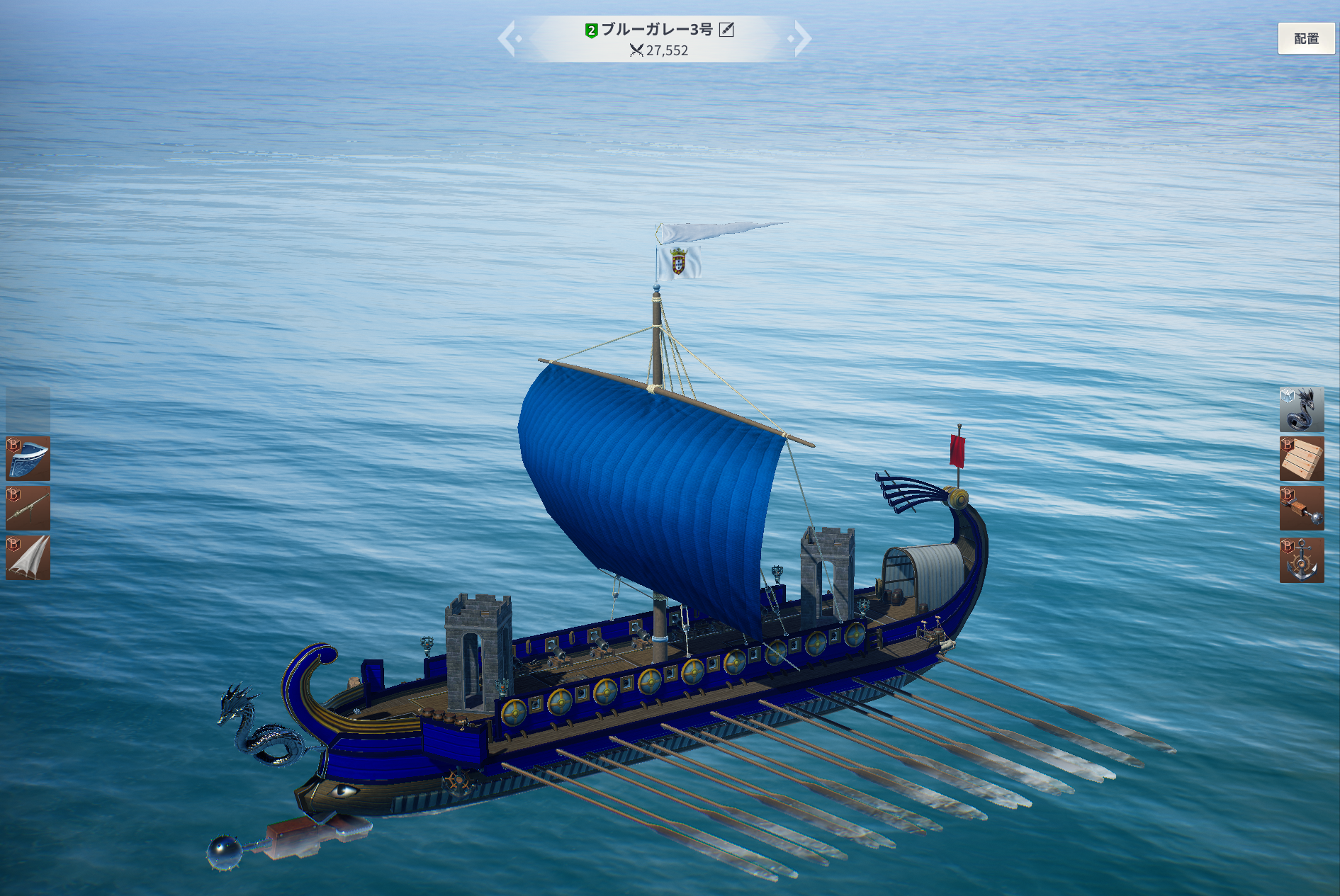Select the spiked ram equipment slot
This screenshot has width=1340, height=896.
[x=1301, y=509]
